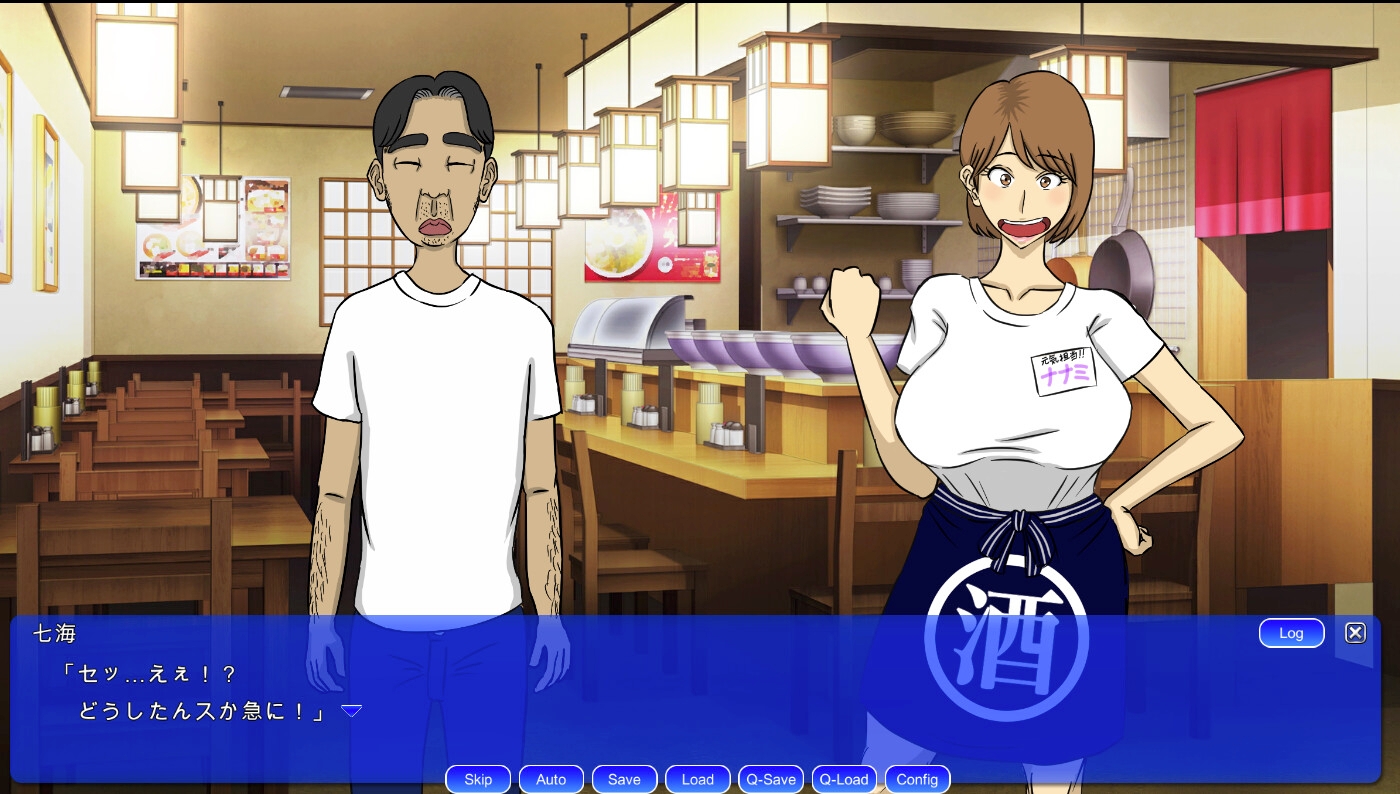The height and width of the screenshot is (794, 1400).
Task: Close the dialogue text window
Action: pyautogui.click(x=1355, y=633)
